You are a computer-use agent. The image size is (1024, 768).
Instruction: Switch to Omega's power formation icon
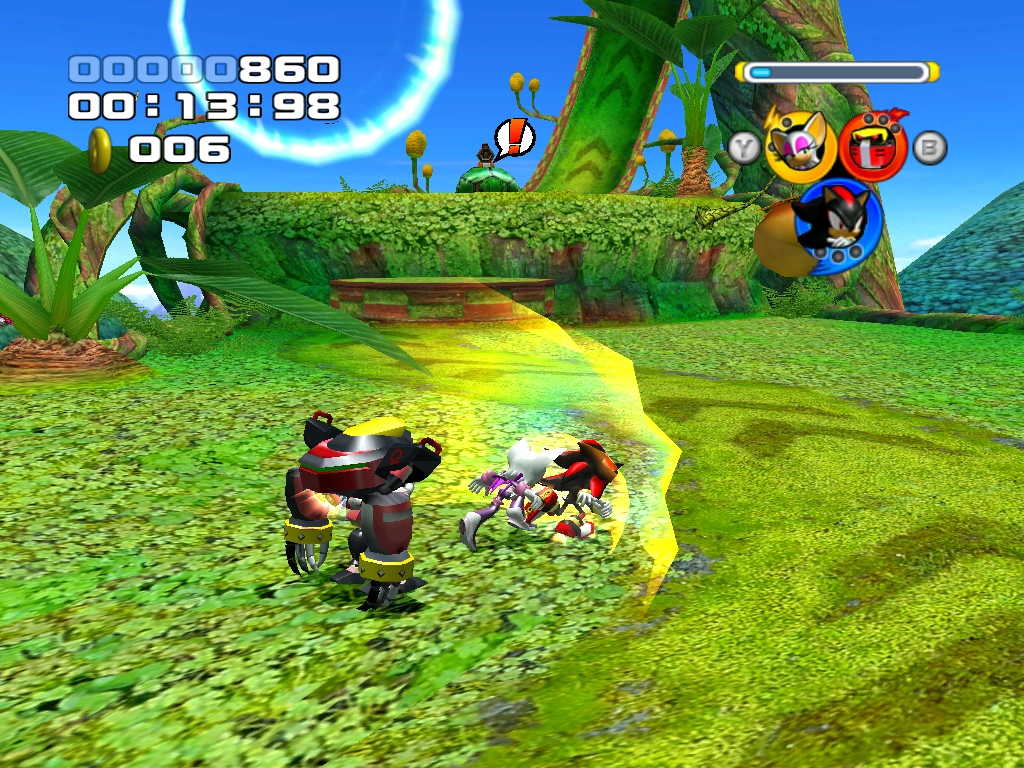(872, 145)
